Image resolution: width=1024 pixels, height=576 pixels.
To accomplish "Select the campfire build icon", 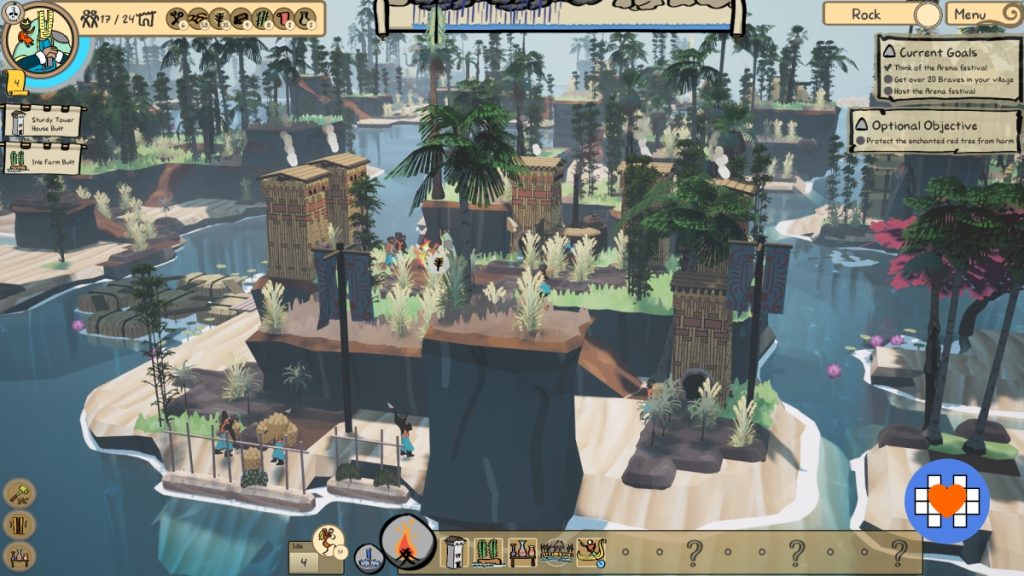I will [x=408, y=543].
